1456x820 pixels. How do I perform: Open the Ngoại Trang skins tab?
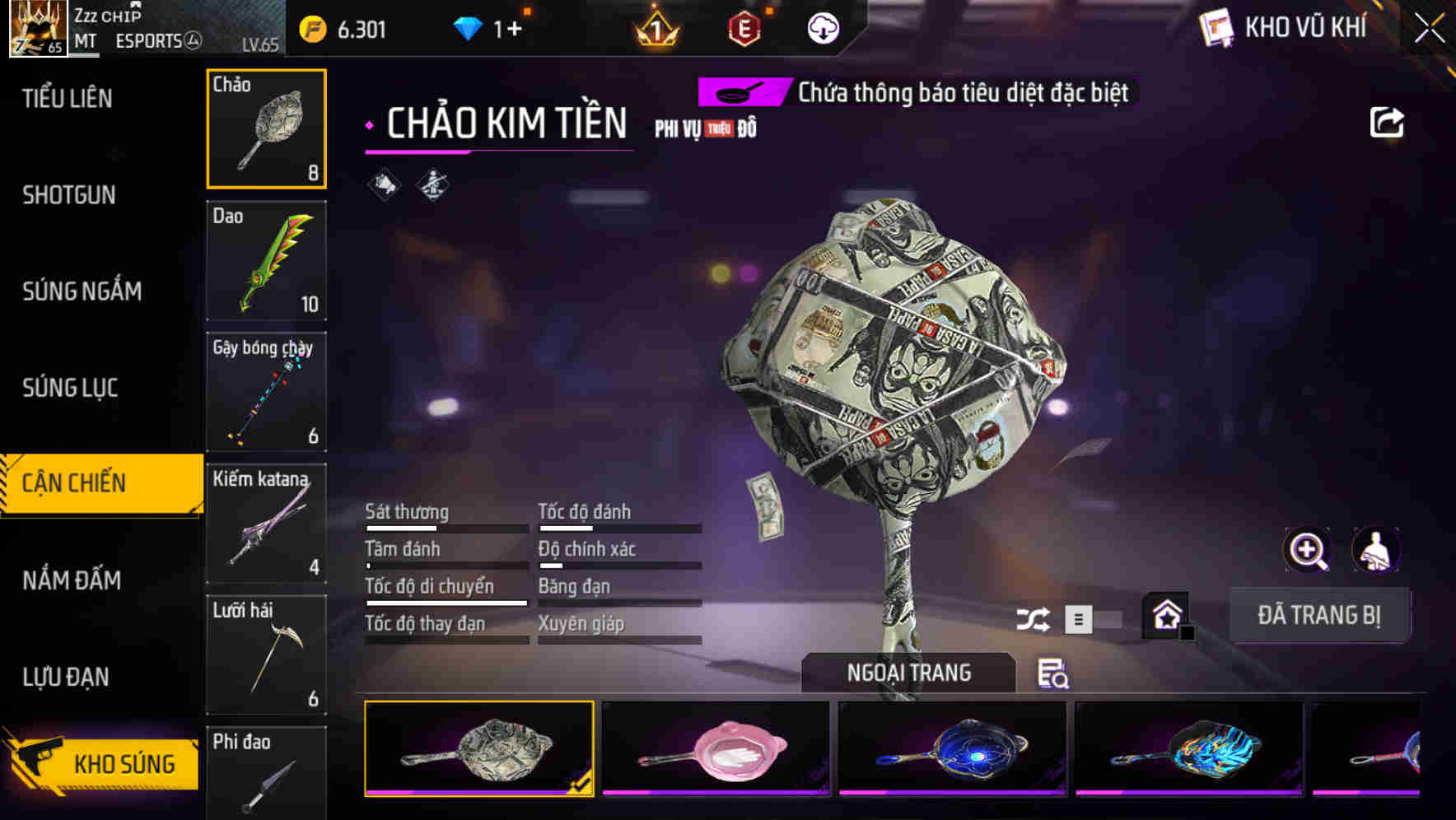click(x=908, y=673)
